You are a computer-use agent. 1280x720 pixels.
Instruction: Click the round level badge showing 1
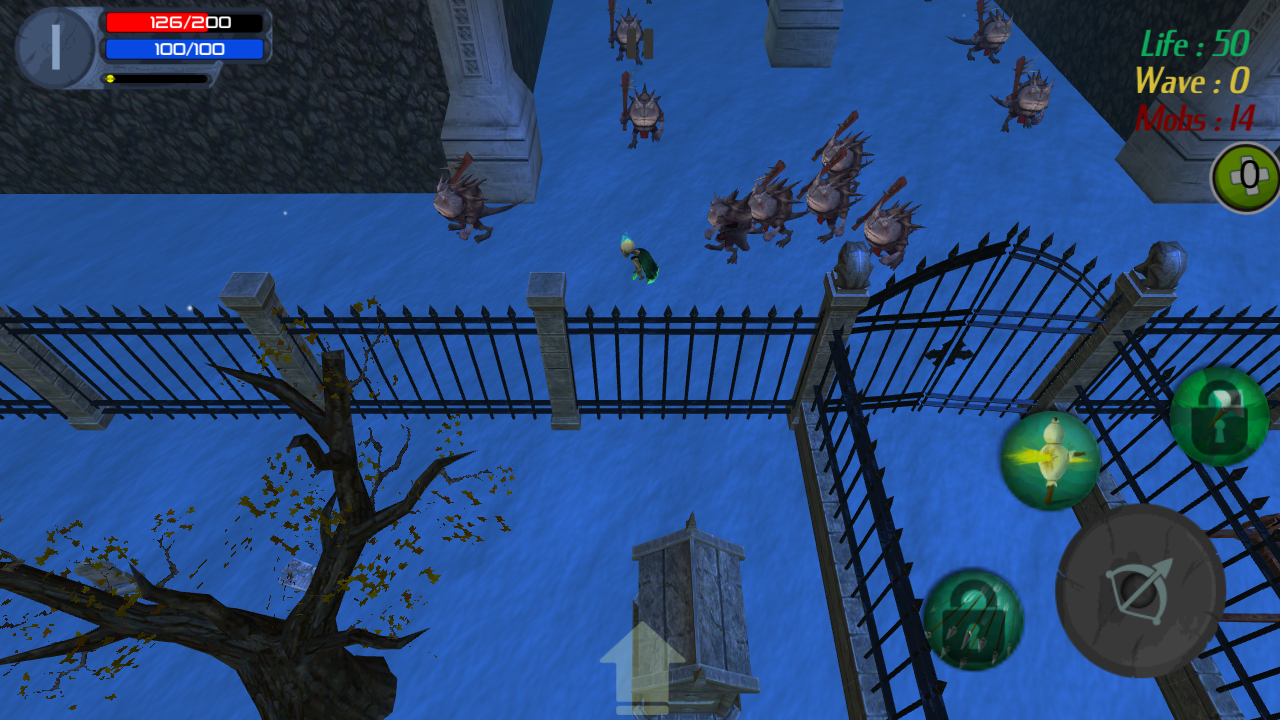tap(55, 47)
